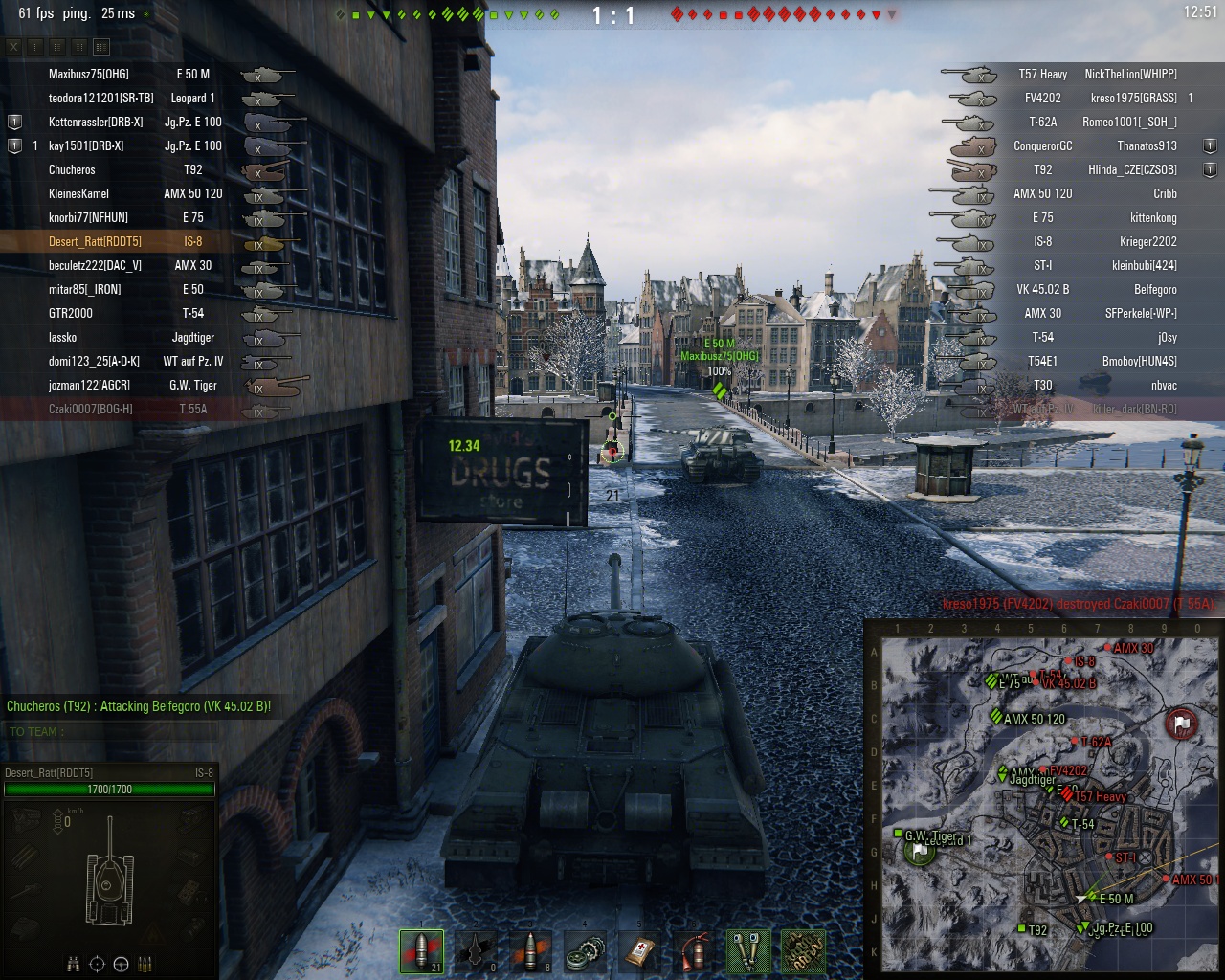Activate the fire extinguisher consumable
This screenshot has height=980, width=1225.
coord(694,951)
